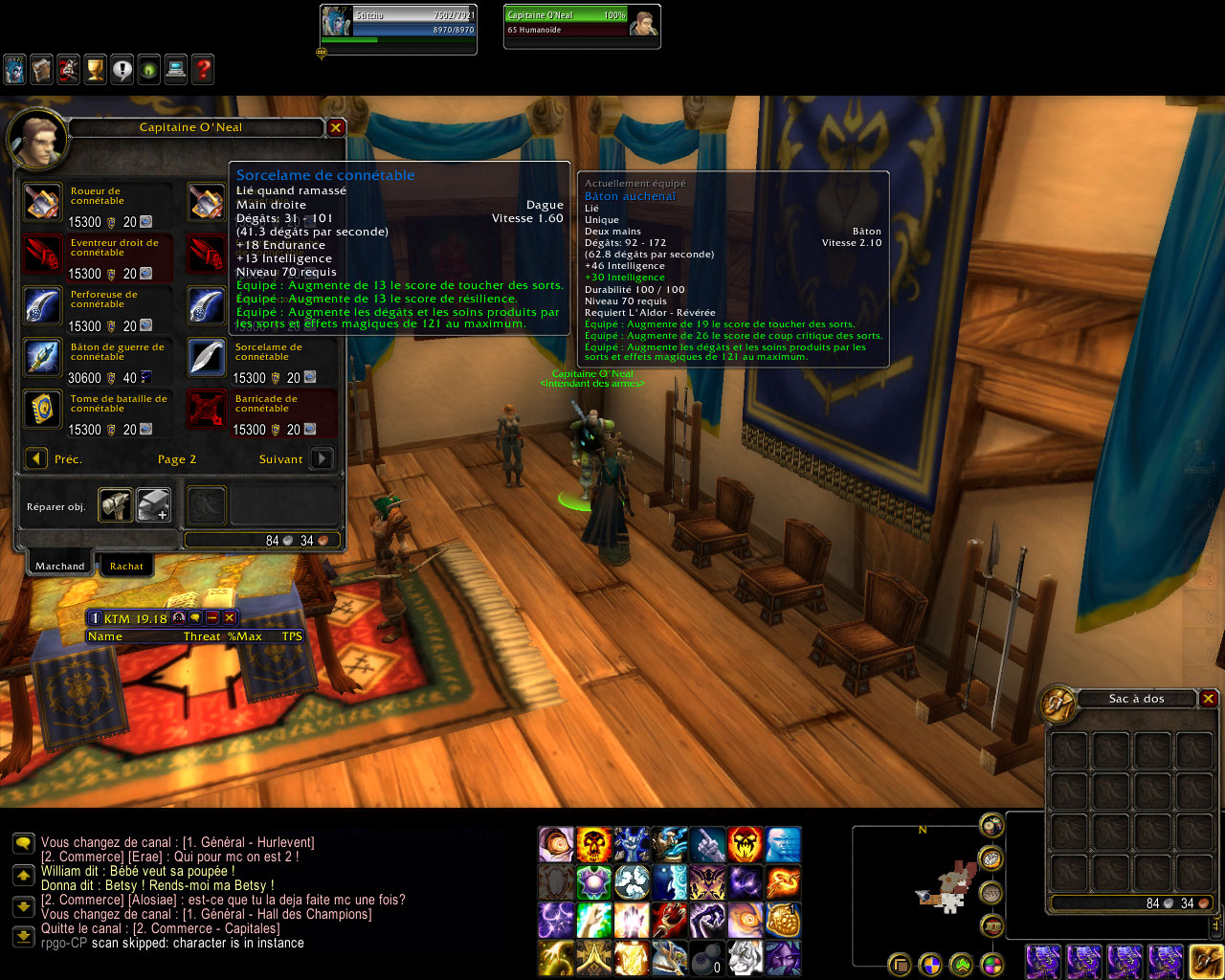Viewport: 1225px width, 980px height.
Task: Close the Sac à dos bag window
Action: click(1209, 699)
